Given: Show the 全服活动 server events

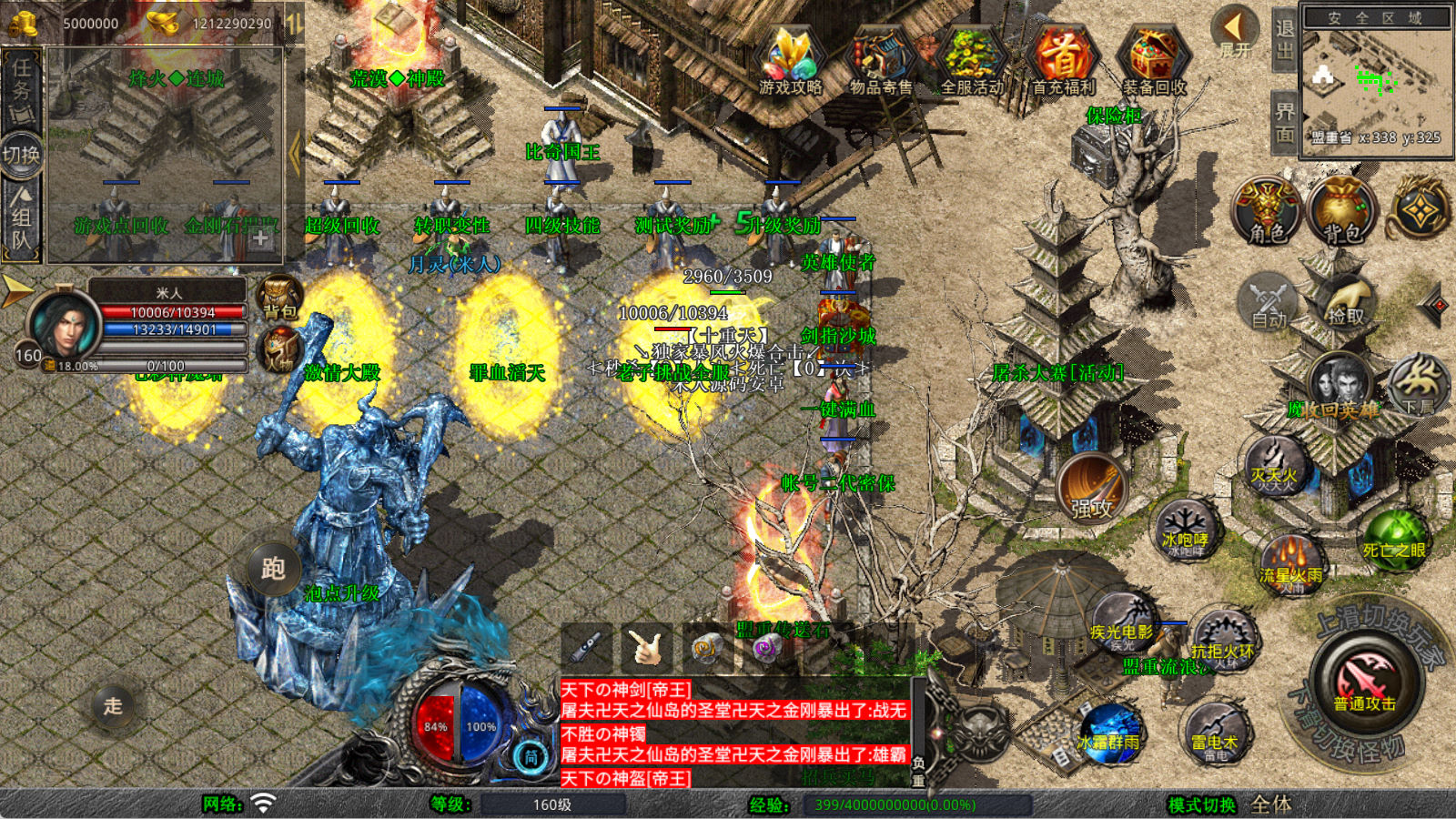Looking at the screenshot, I should (x=971, y=60).
